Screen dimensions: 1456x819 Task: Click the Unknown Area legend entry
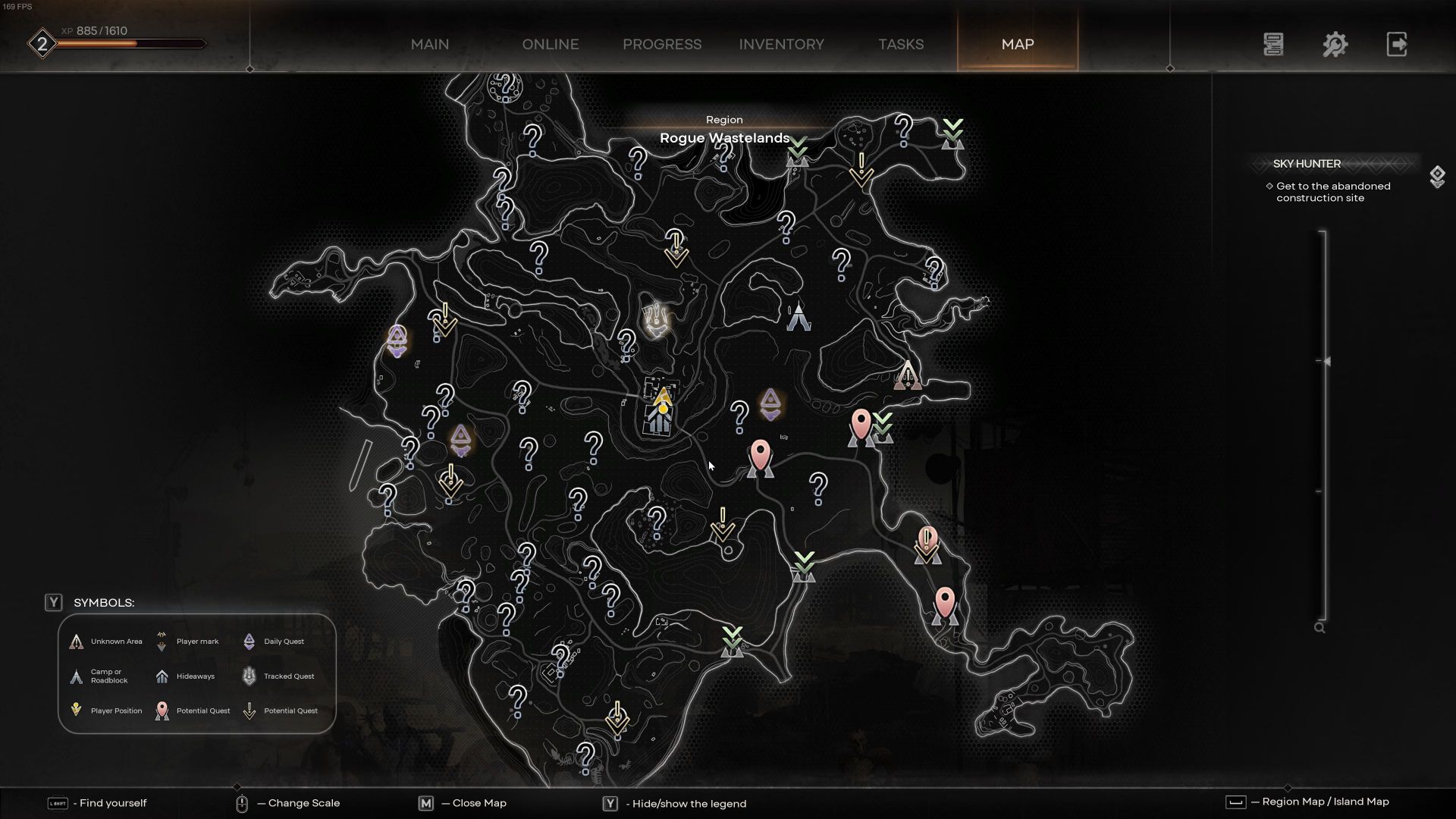[106, 642]
